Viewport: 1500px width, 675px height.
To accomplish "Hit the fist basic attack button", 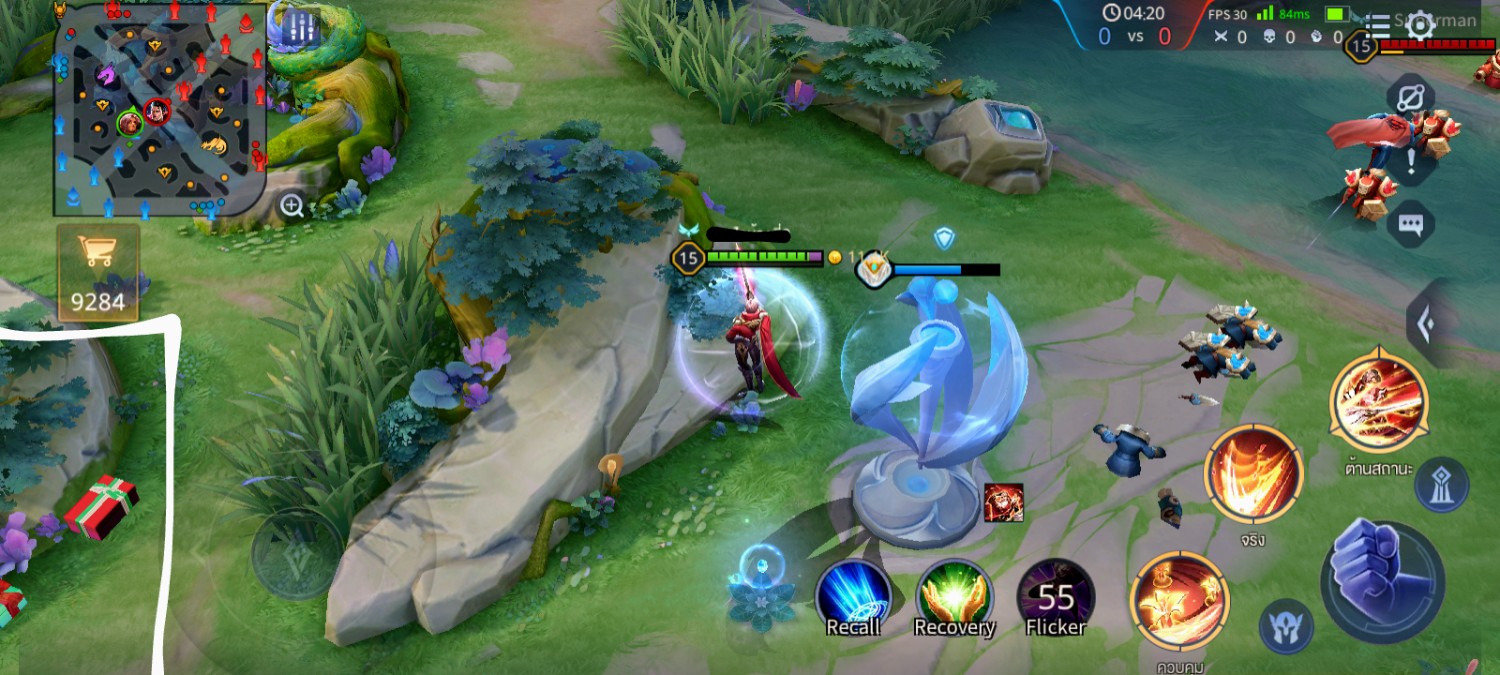I will pos(1382,579).
